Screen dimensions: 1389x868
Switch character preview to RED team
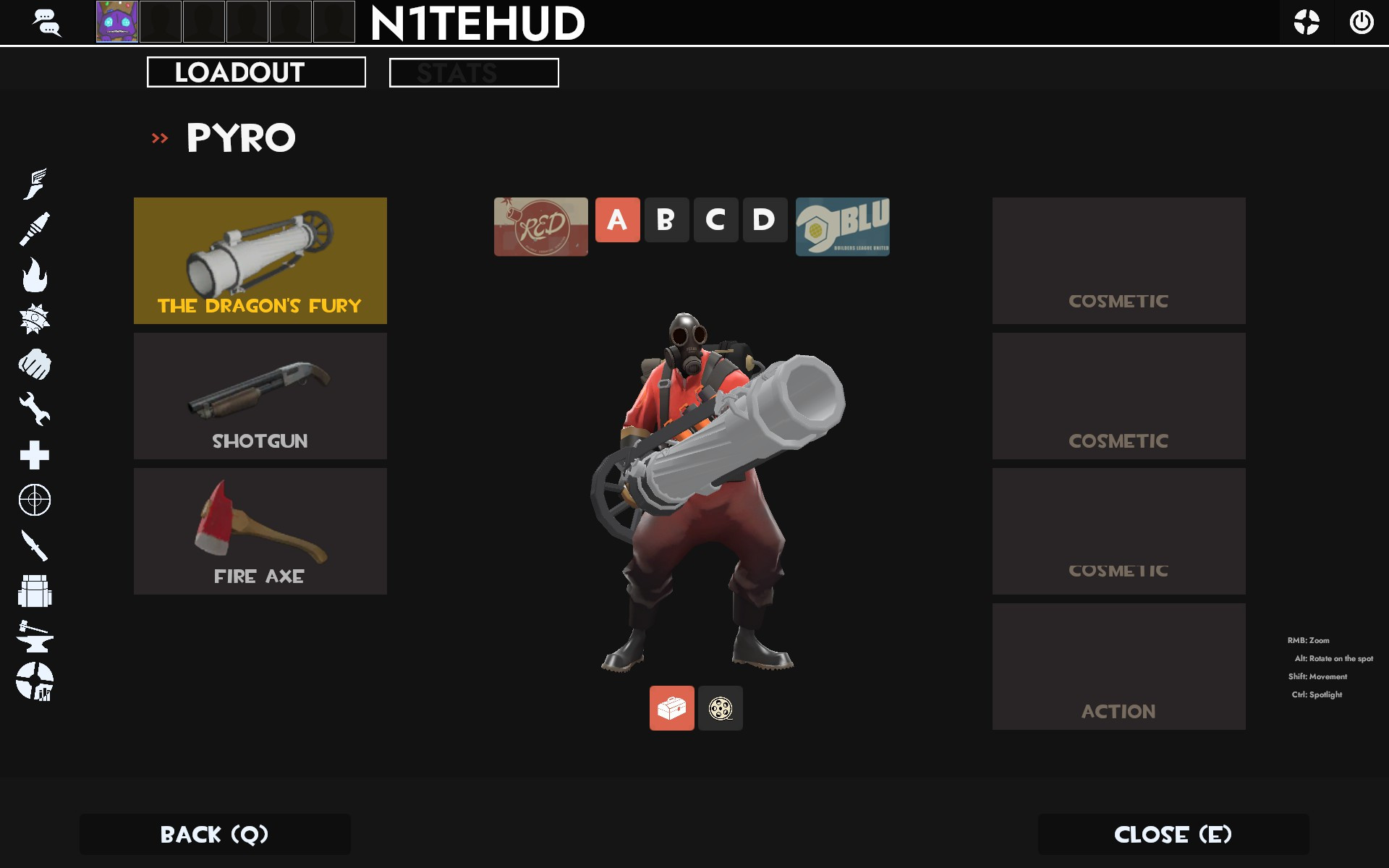pos(540,226)
